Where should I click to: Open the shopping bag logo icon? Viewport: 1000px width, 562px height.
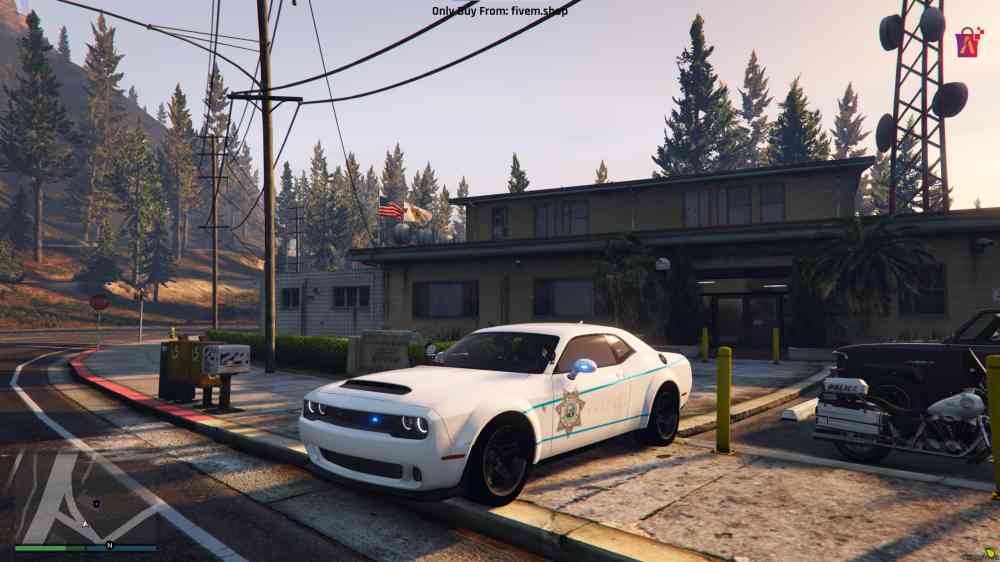(x=968, y=42)
